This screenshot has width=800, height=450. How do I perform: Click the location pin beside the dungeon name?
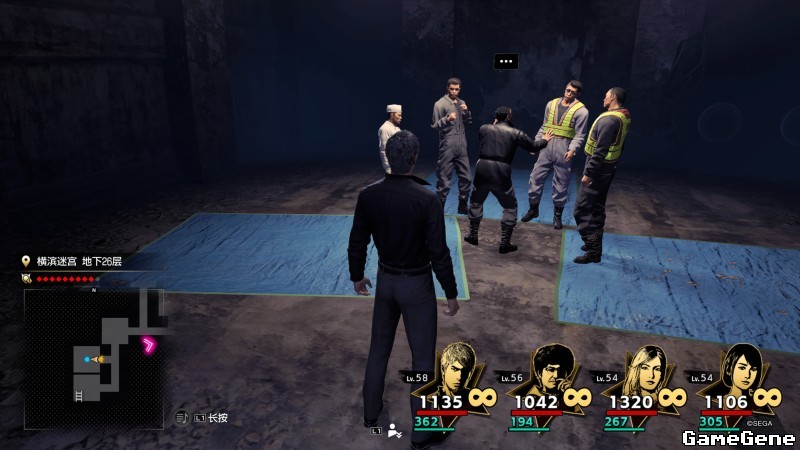tap(27, 261)
